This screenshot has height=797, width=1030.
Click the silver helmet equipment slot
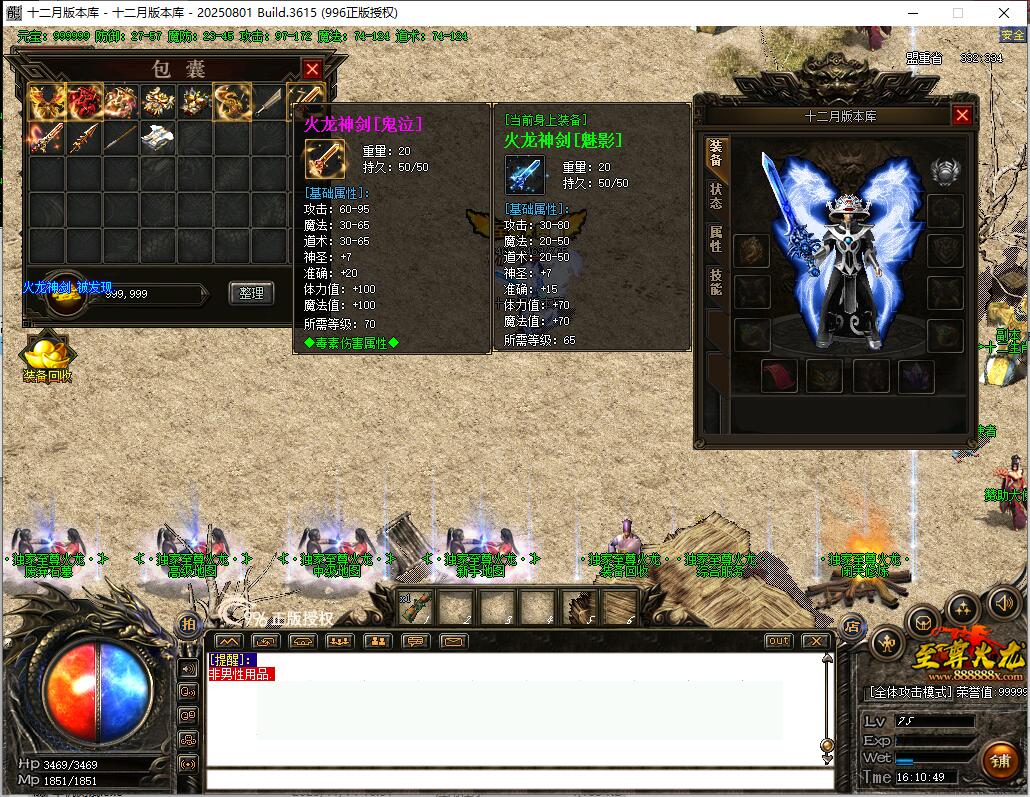(945, 171)
